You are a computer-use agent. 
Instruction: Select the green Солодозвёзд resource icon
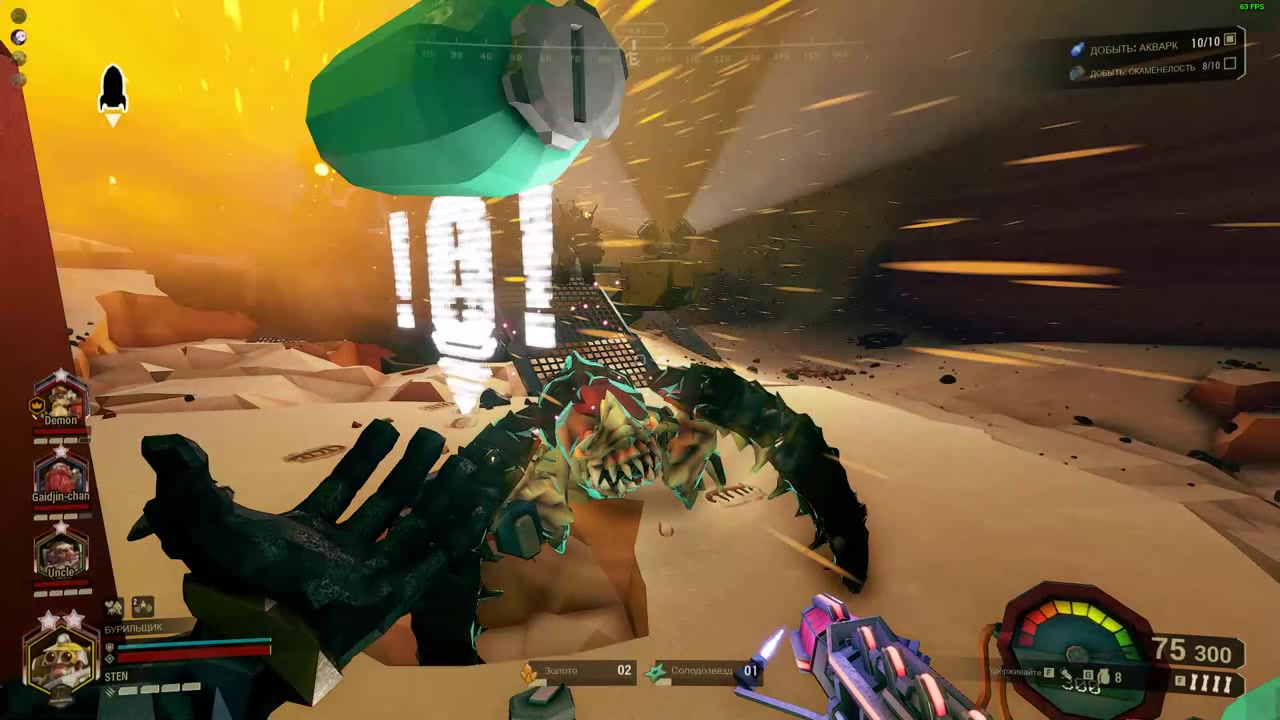pos(657,671)
